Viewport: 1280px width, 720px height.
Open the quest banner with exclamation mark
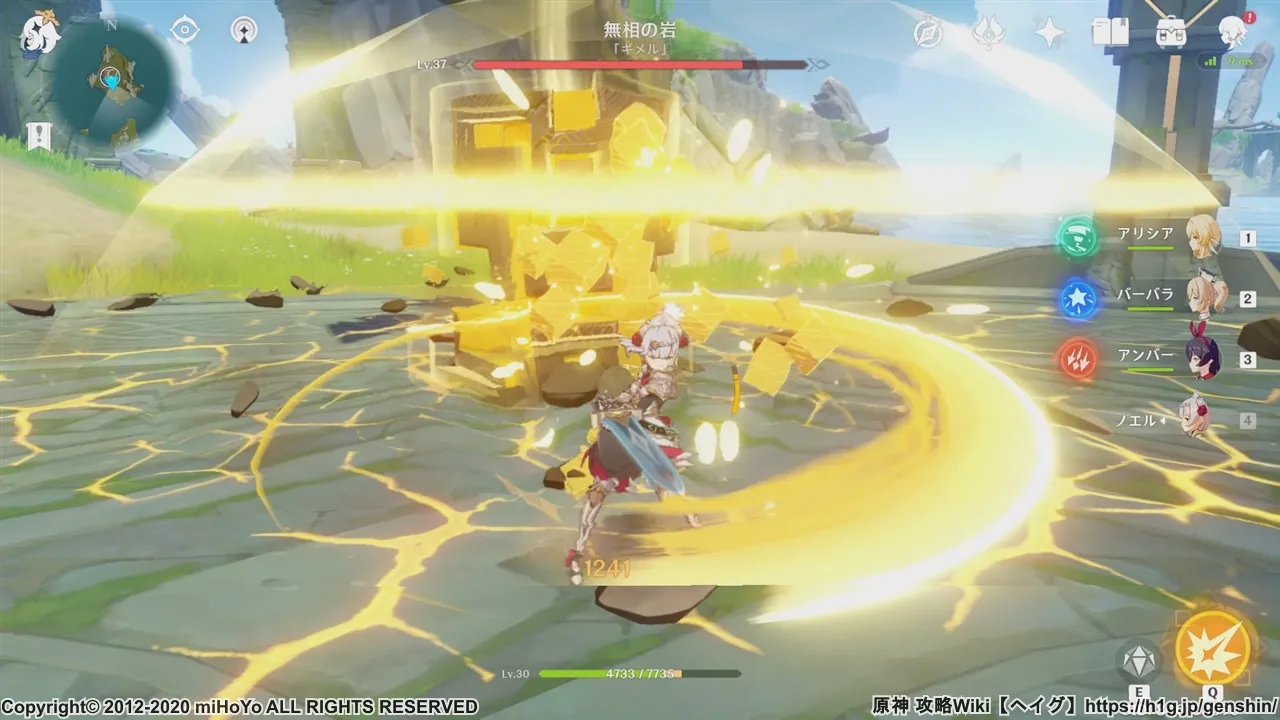coord(39,137)
